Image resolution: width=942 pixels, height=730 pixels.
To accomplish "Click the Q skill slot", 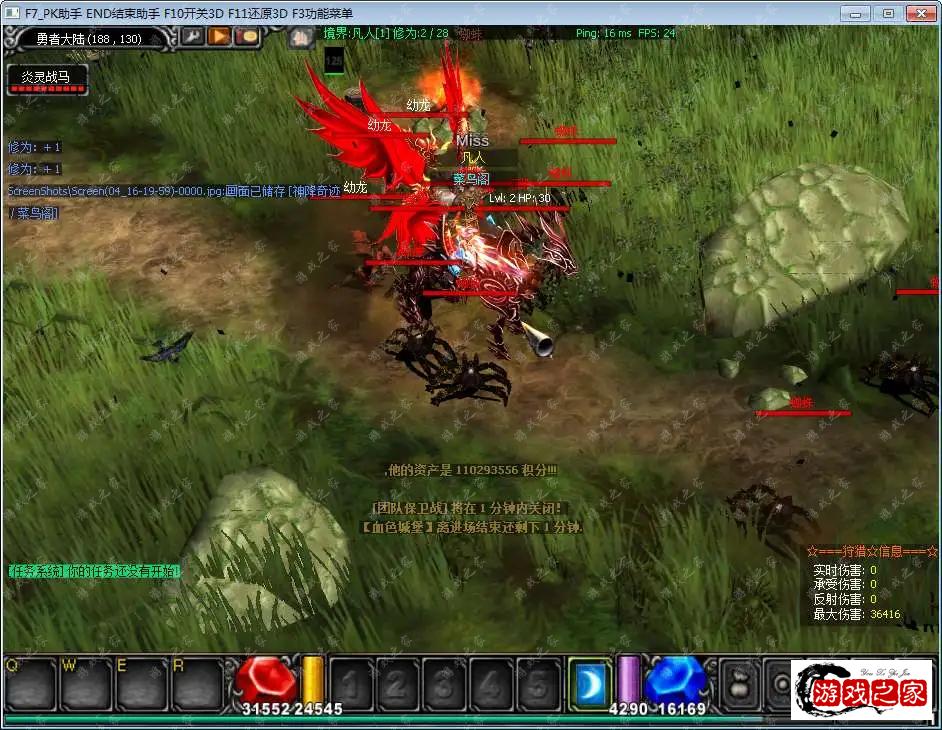I will [29, 683].
